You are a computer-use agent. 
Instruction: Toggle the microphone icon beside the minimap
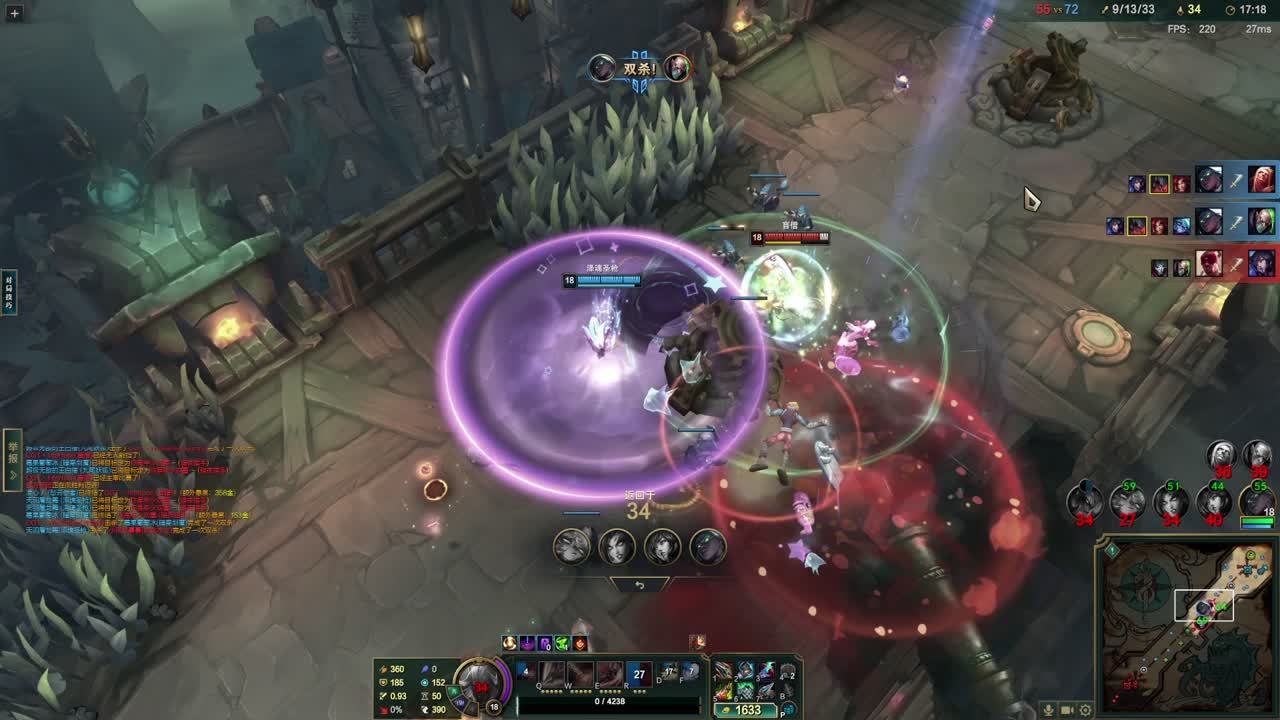(1048, 710)
